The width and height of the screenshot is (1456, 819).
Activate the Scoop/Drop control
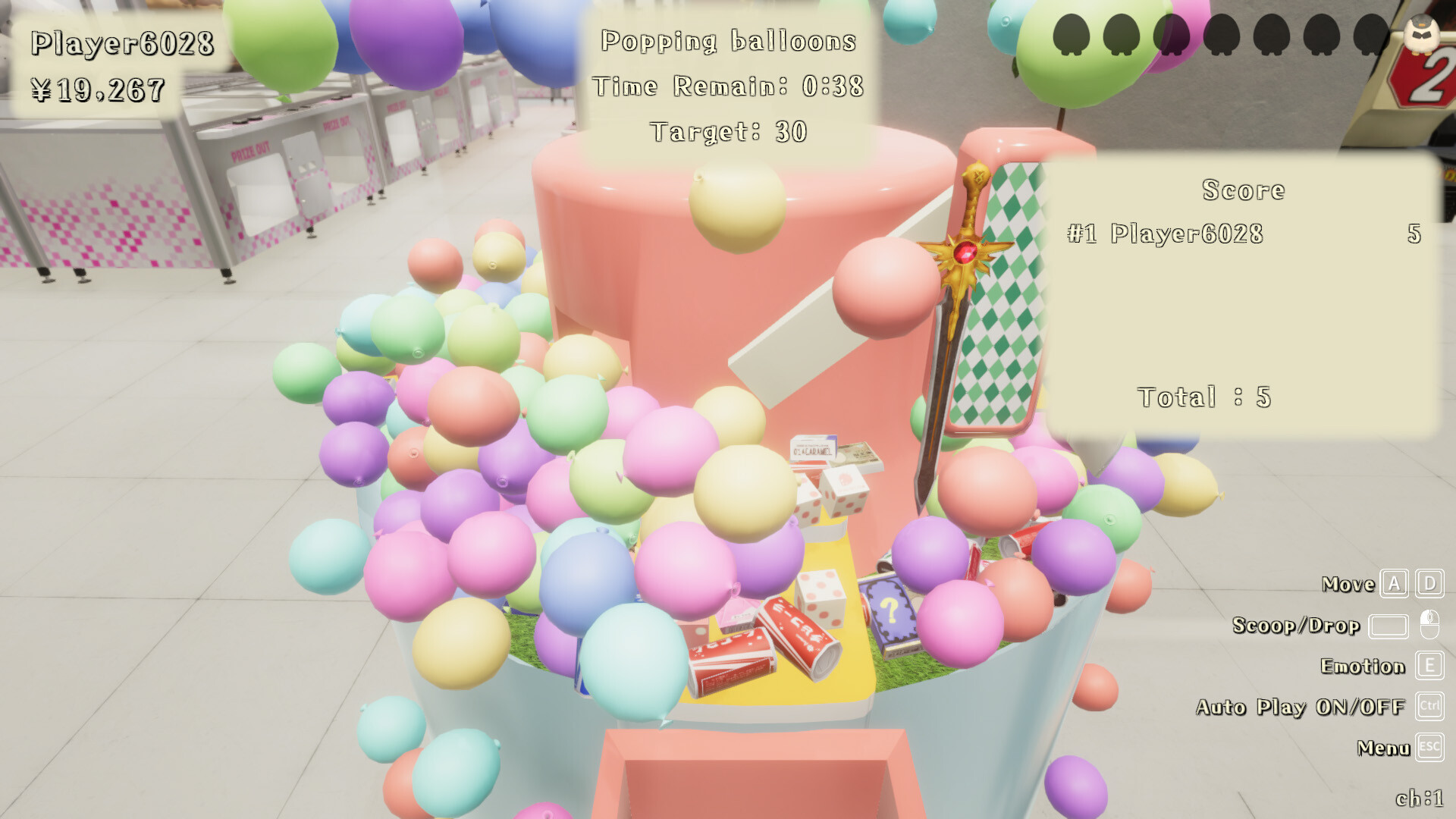(1295, 626)
